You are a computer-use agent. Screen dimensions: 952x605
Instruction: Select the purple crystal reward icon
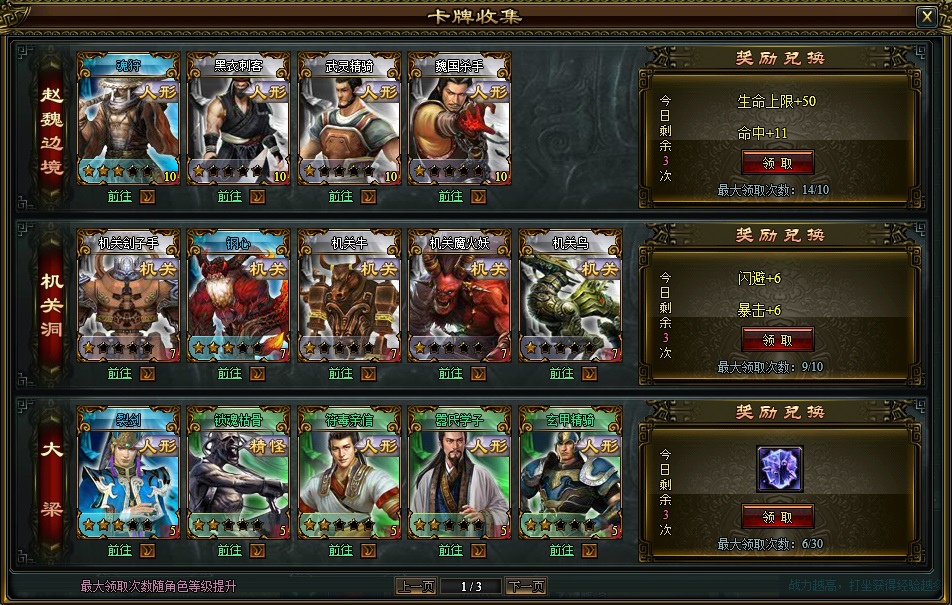780,469
